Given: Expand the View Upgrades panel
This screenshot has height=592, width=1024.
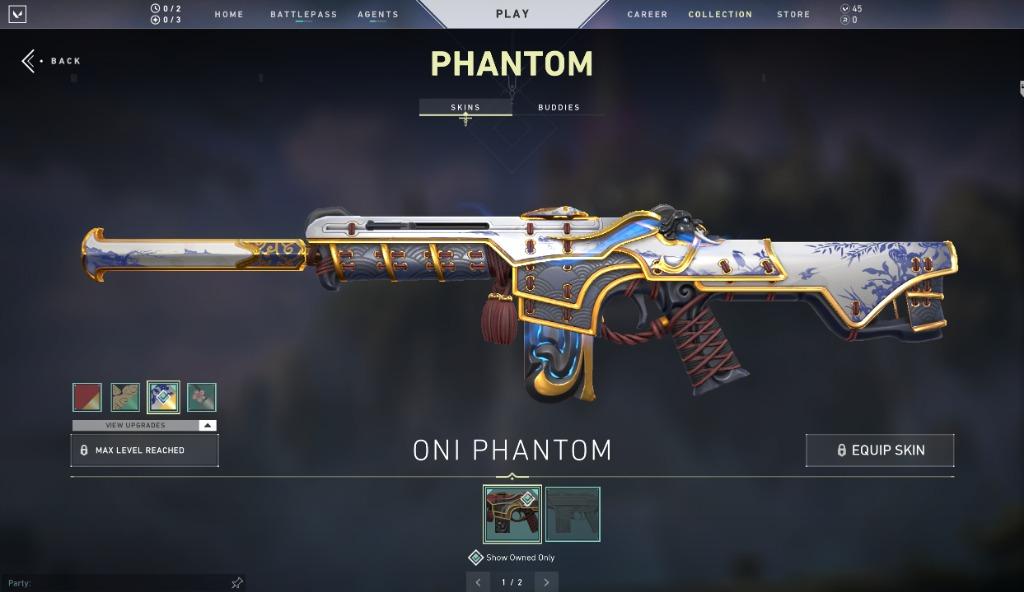Looking at the screenshot, I should point(144,425).
